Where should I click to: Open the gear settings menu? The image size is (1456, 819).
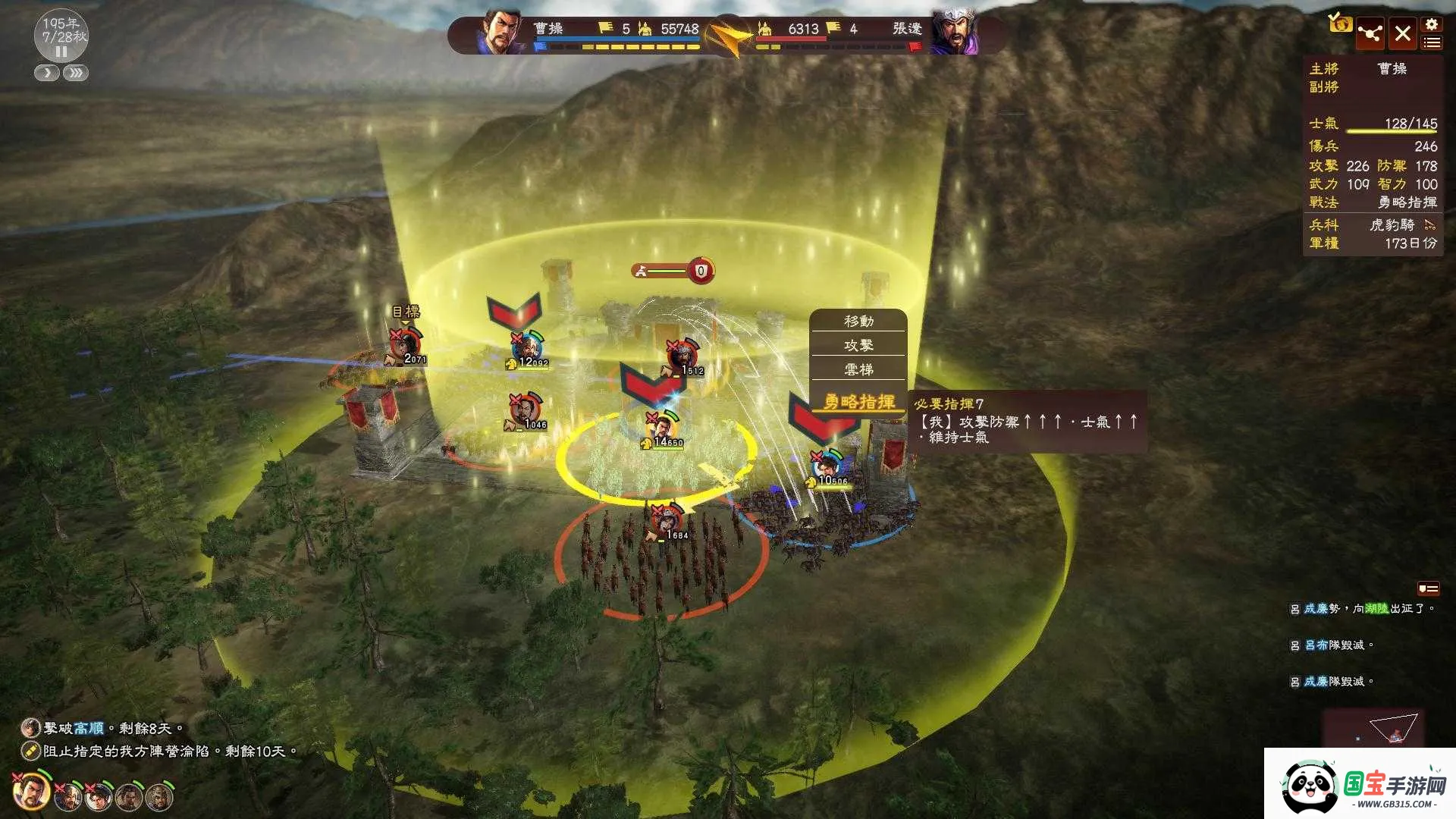tap(1432, 25)
